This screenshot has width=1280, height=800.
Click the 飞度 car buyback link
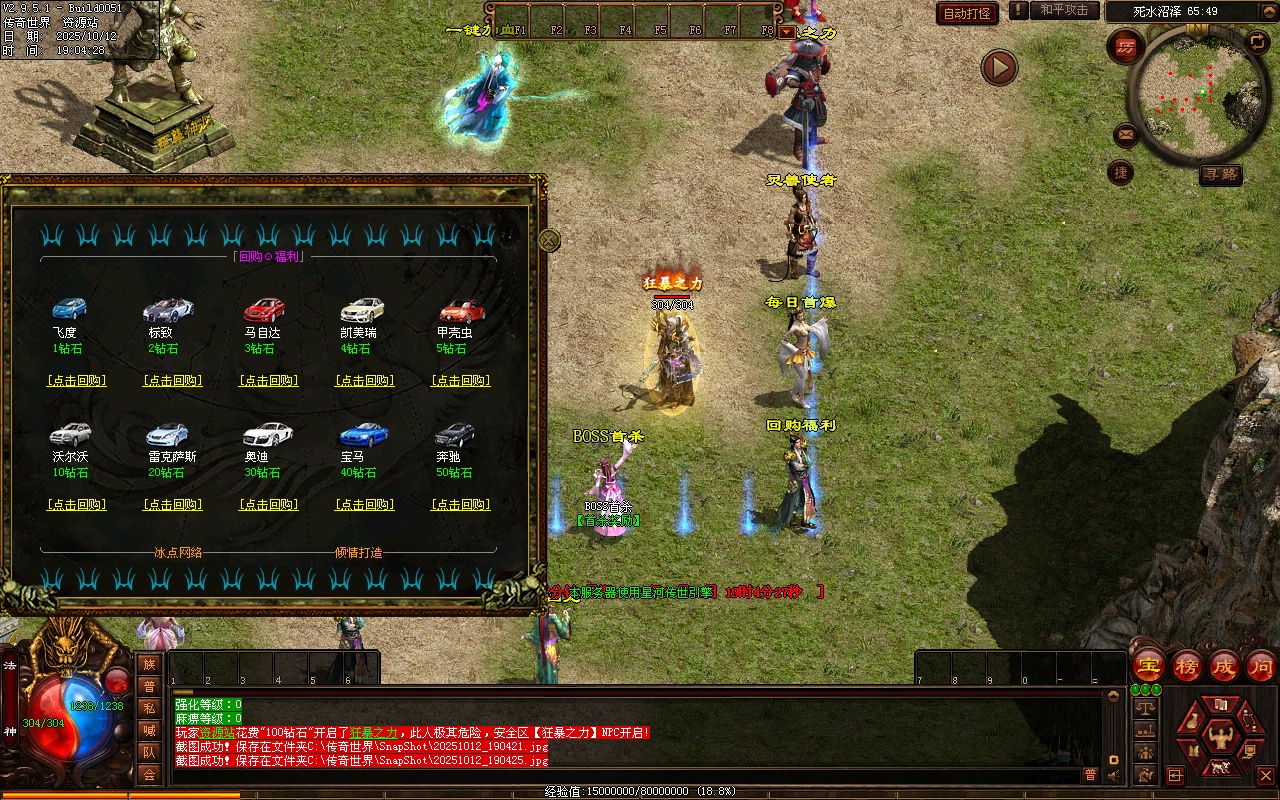(x=76, y=381)
